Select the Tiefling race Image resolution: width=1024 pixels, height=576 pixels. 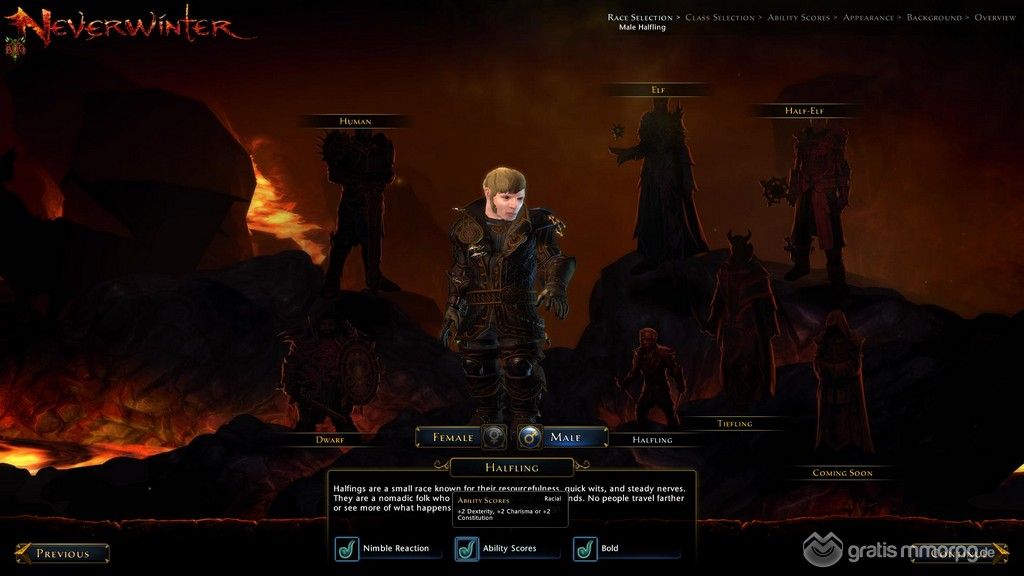(x=734, y=424)
